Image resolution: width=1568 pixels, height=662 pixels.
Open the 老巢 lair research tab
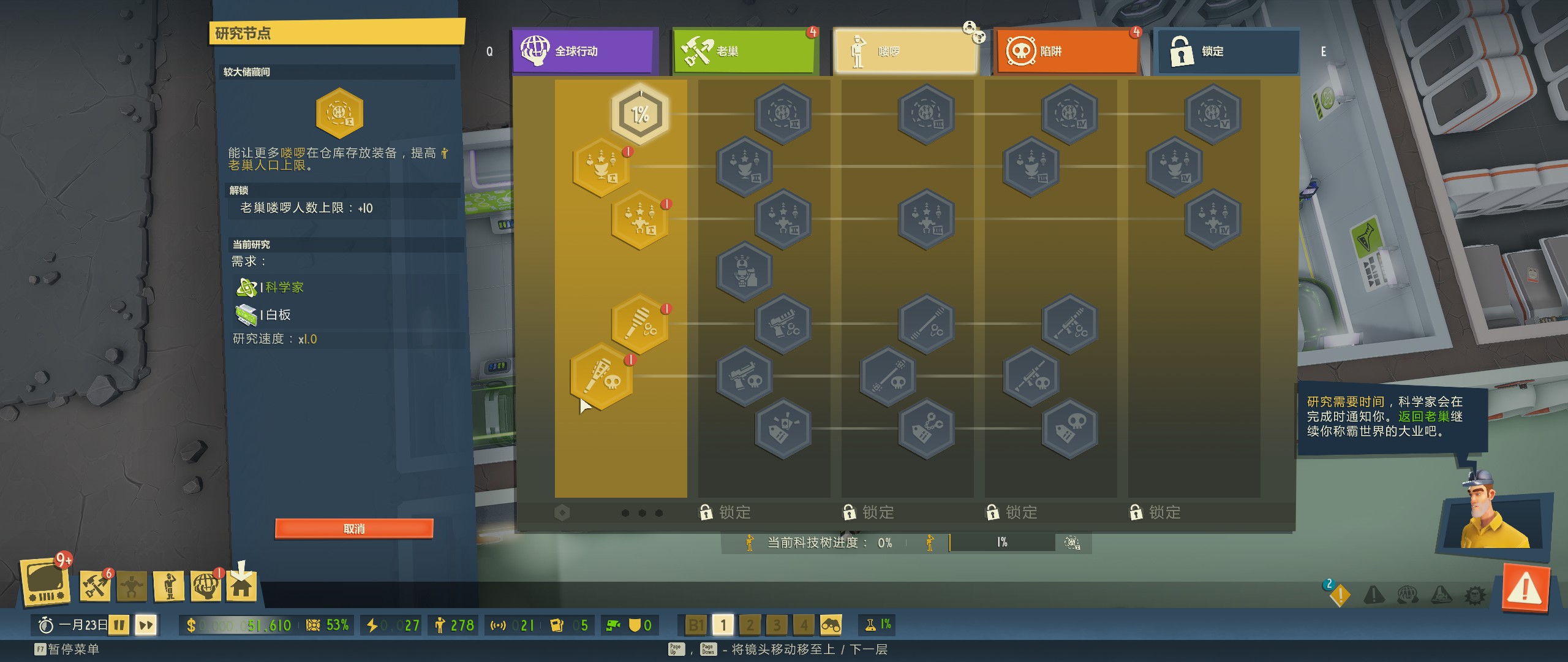(x=745, y=51)
